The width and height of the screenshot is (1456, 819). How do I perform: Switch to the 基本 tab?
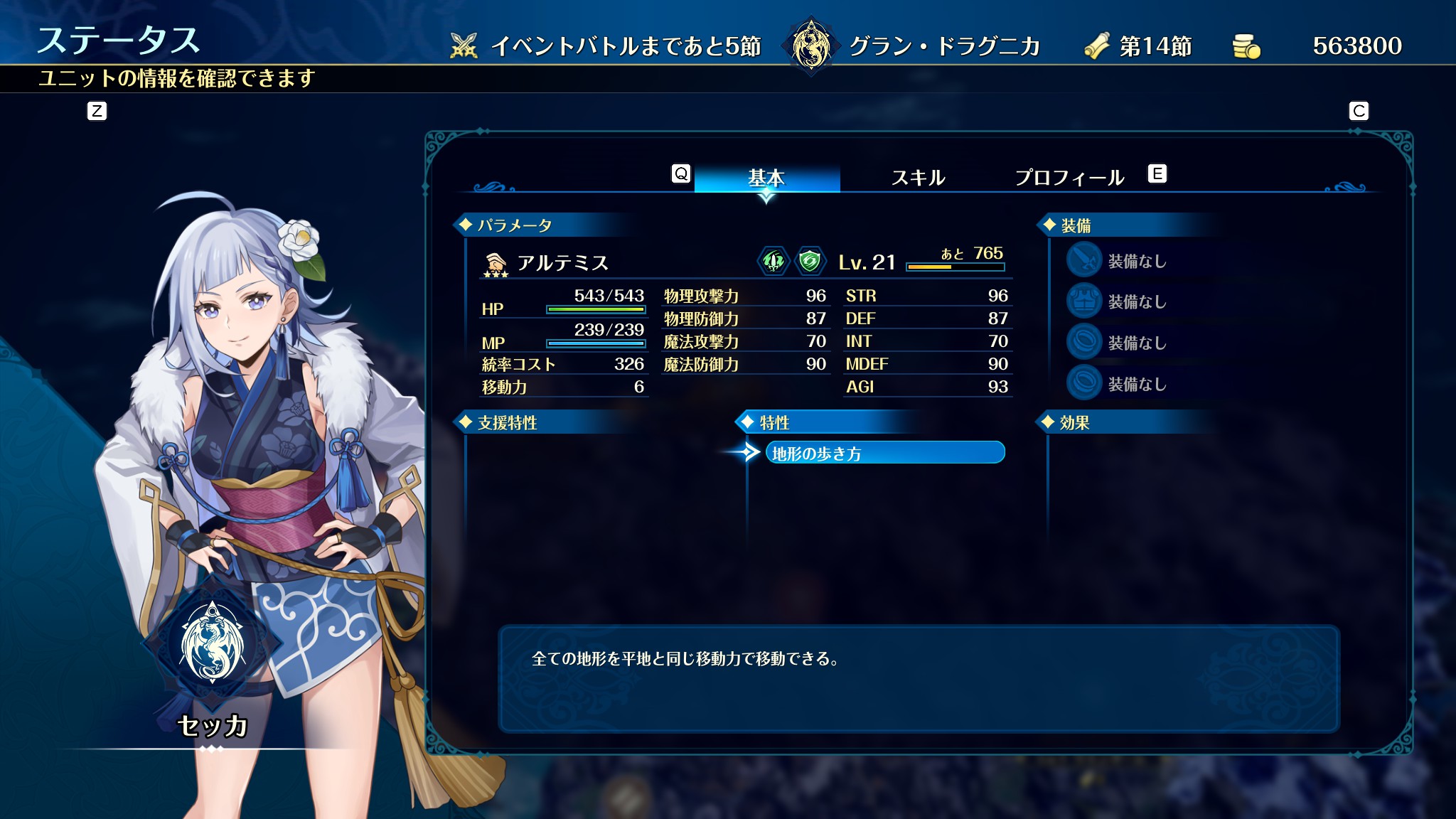click(x=766, y=177)
